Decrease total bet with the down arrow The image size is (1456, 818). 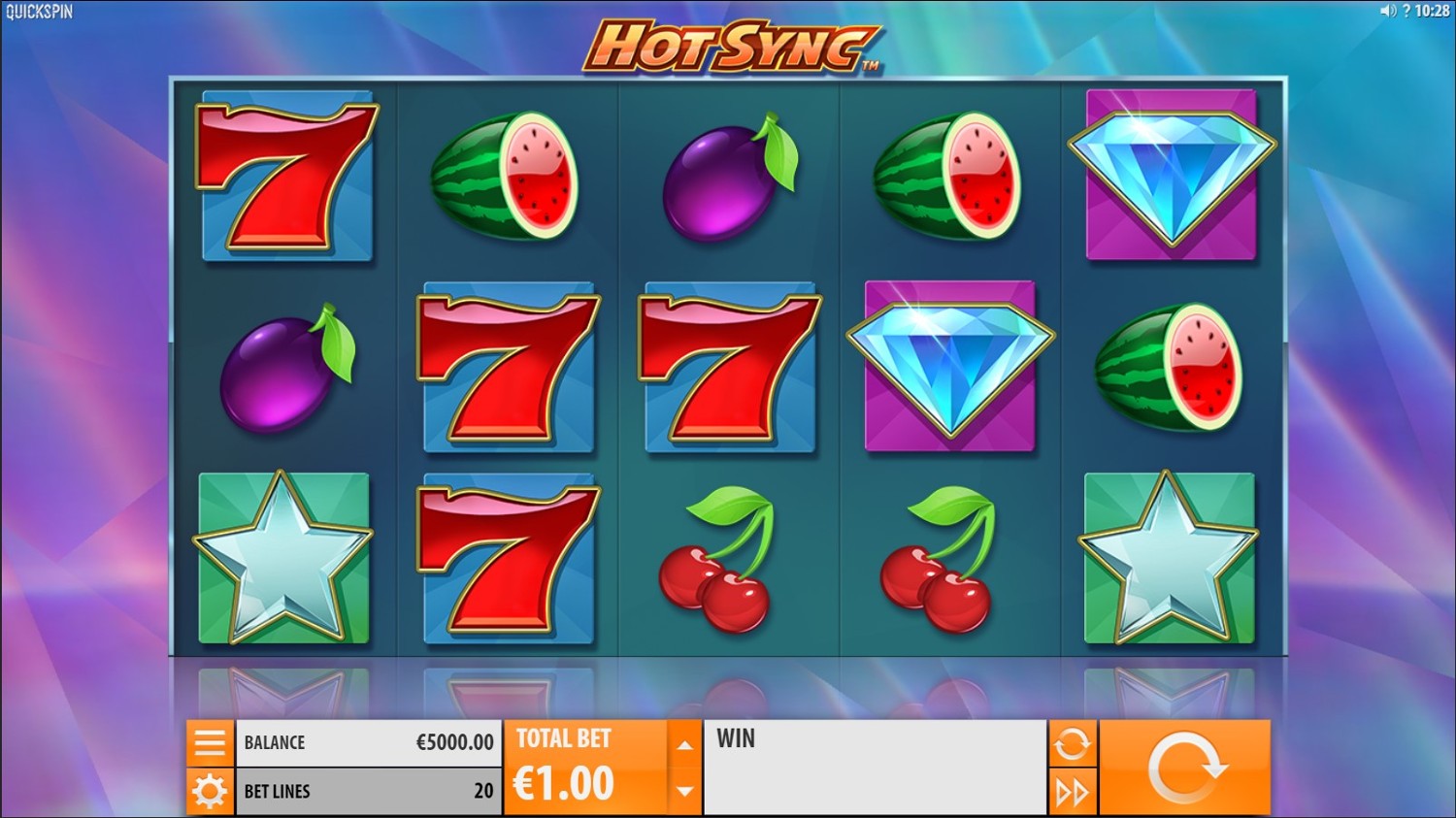[684, 791]
